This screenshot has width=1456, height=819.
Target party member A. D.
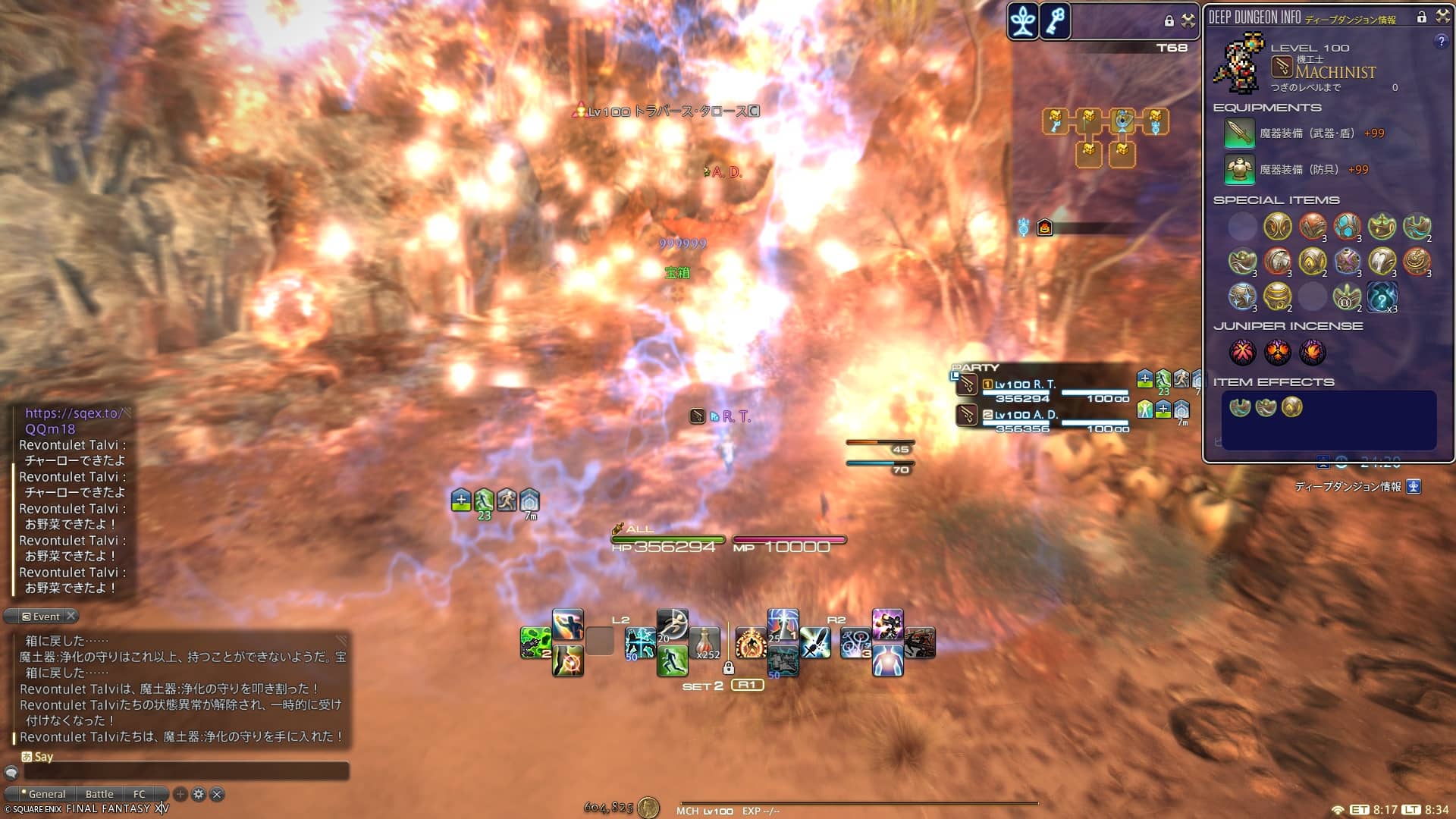coord(1025,415)
